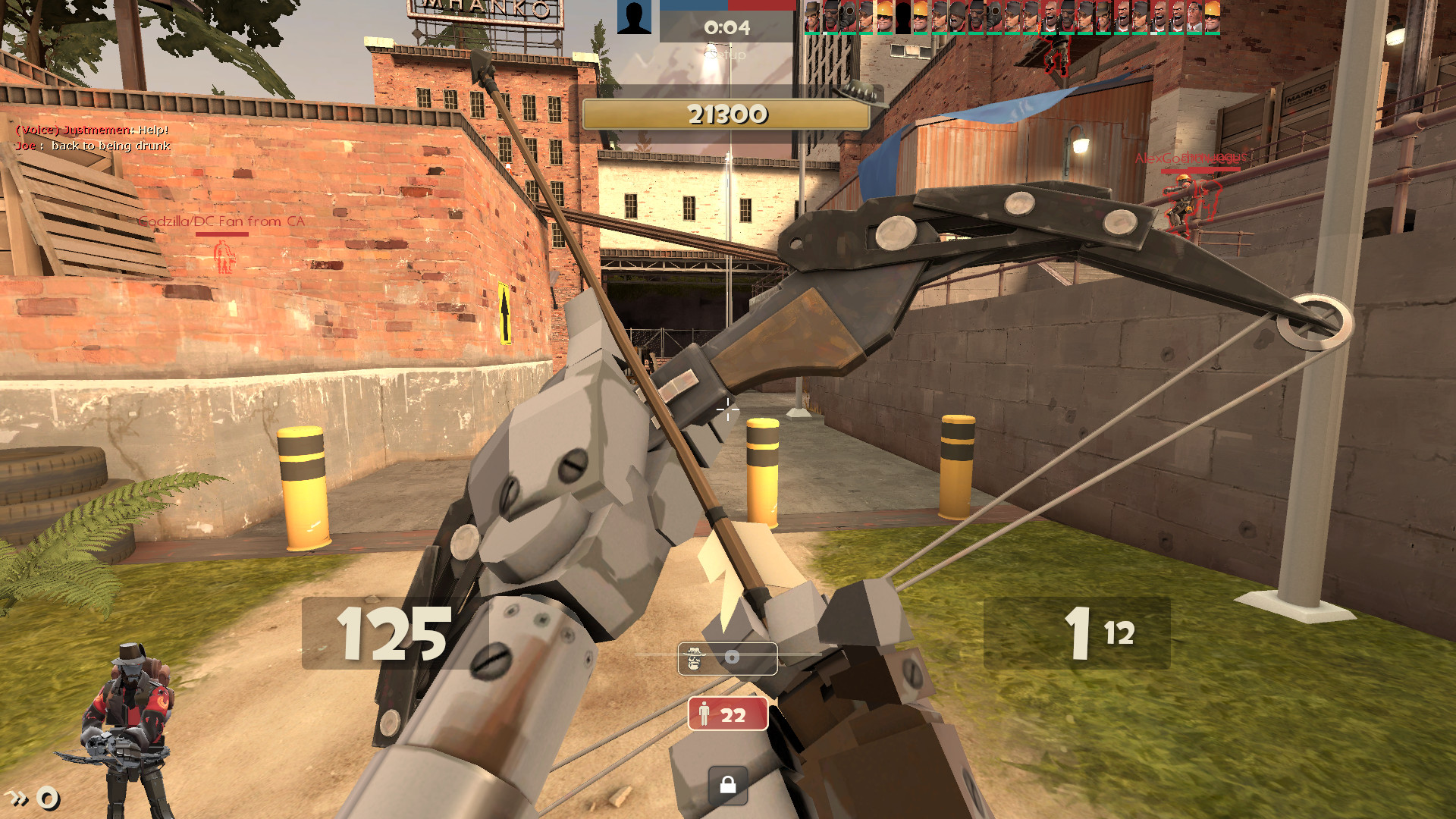Toggle the missing-player slot in the avatar row
Screen dimensions: 1456x819
[x=902, y=15]
